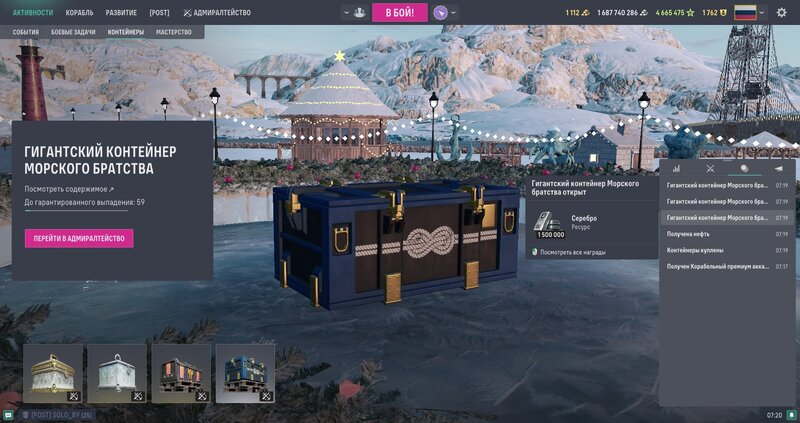Open the [POST] clan menu

click(159, 13)
